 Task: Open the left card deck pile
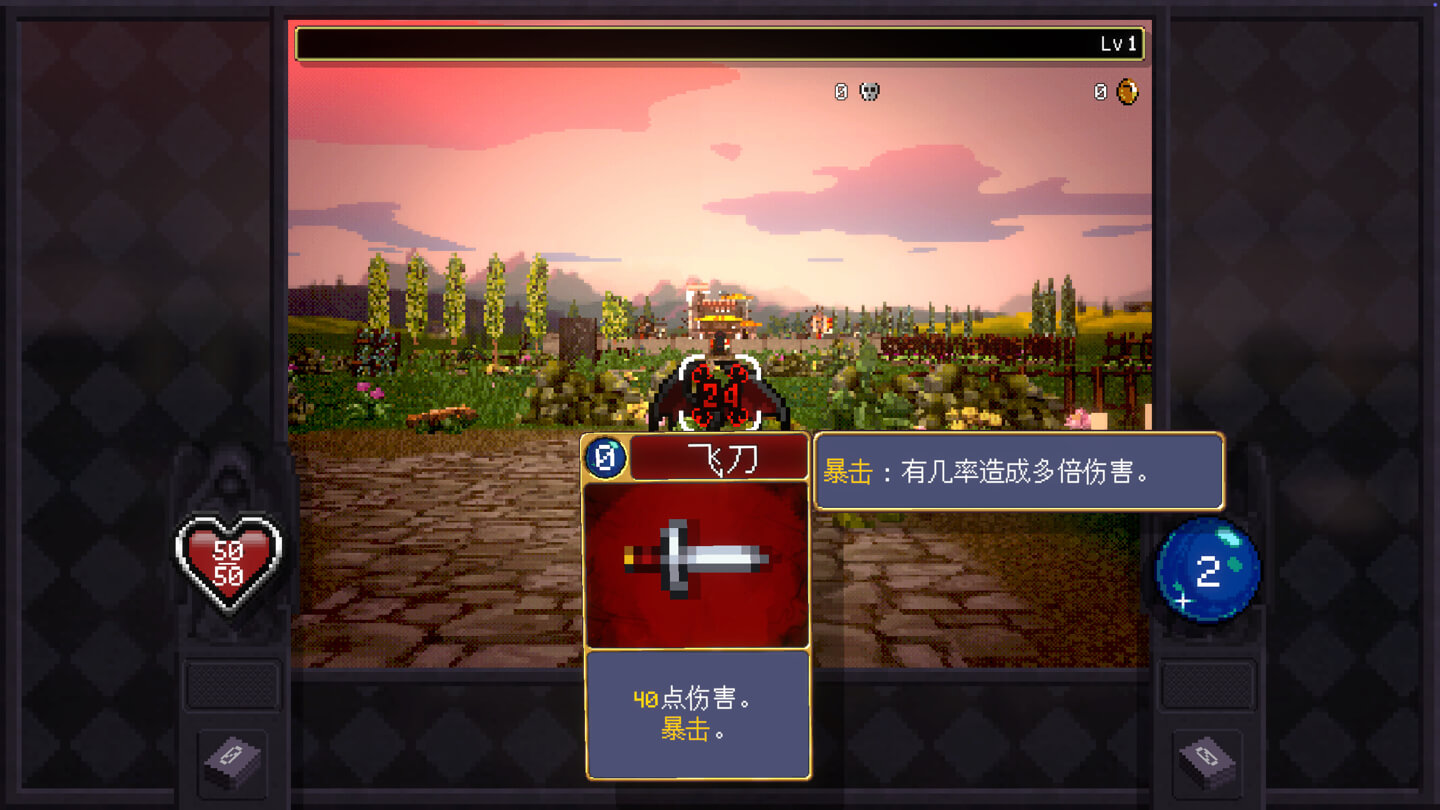232,760
